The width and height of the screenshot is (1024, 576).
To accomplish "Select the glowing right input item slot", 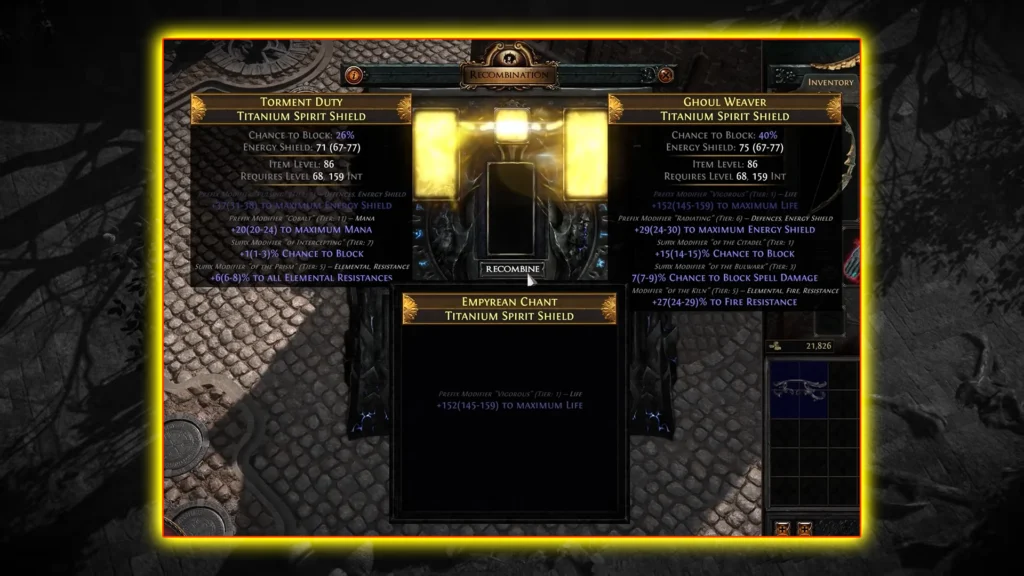I will point(586,153).
